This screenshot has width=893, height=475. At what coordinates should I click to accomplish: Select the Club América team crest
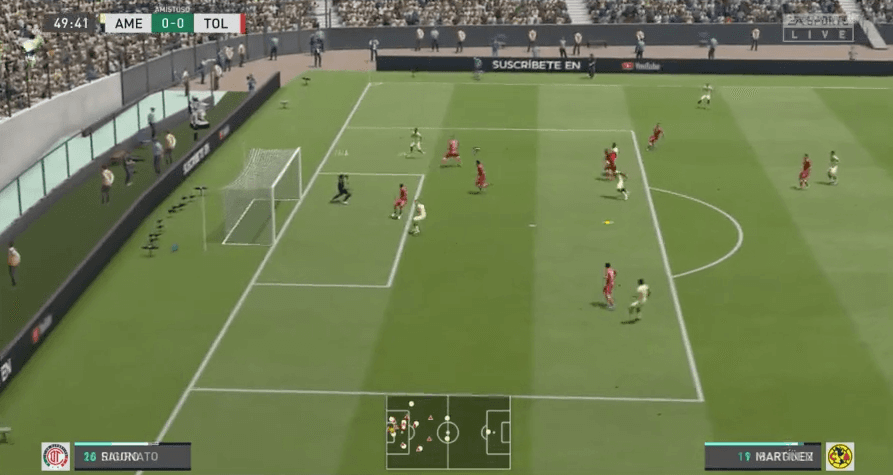[x=839, y=457]
